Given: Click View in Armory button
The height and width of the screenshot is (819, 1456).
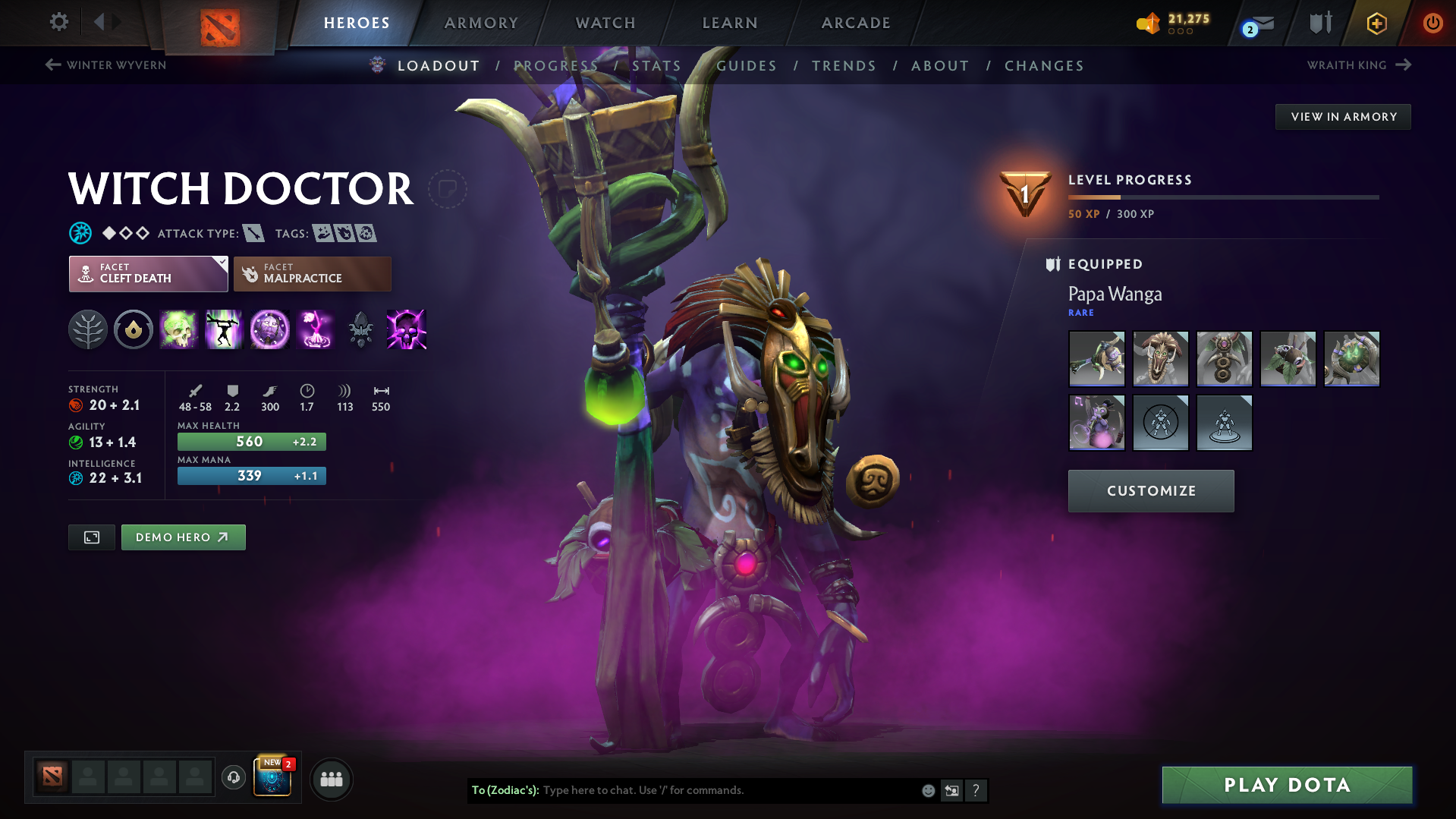Looking at the screenshot, I should pyautogui.click(x=1343, y=117).
